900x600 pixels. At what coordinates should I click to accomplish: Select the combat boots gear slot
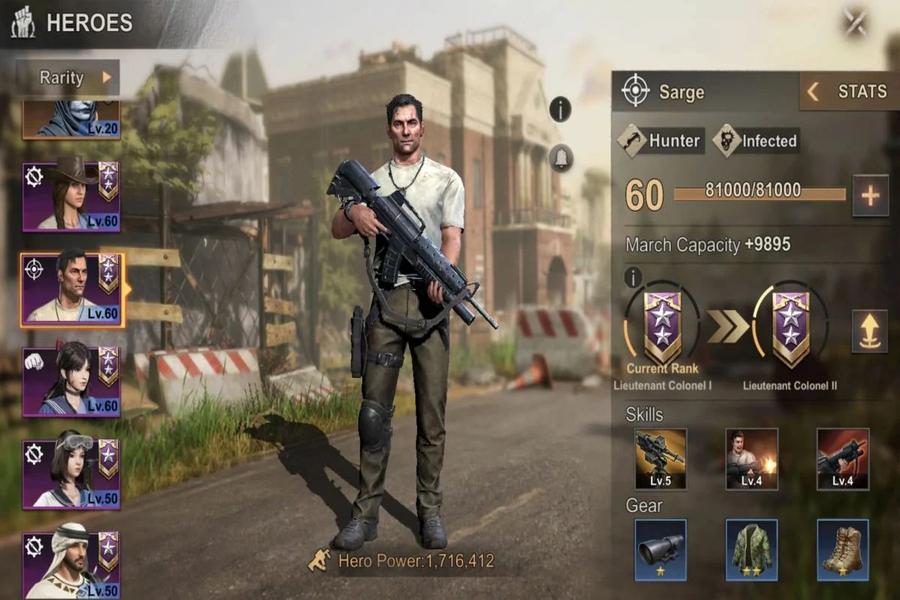click(843, 549)
